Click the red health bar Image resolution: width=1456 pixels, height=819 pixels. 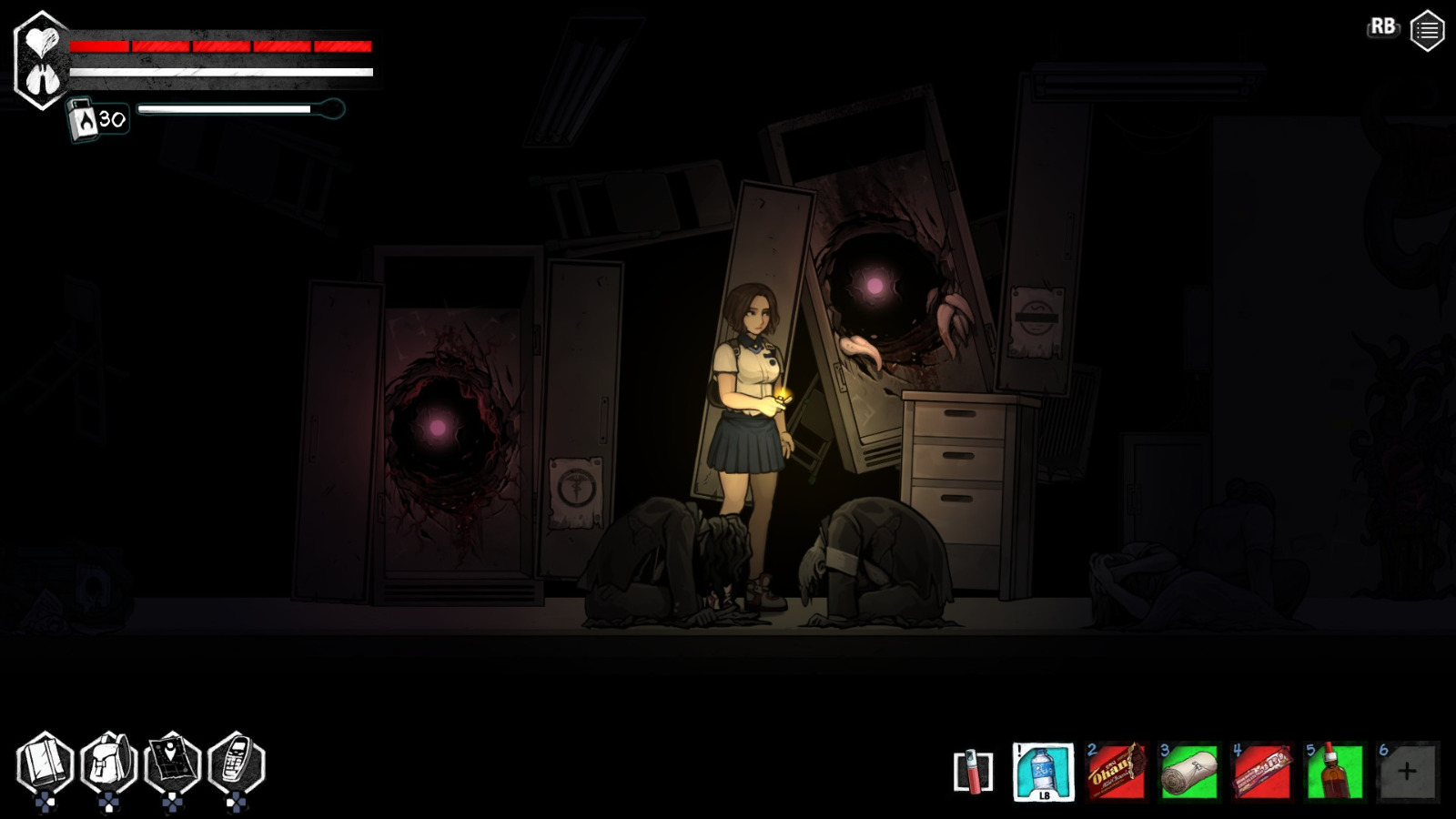point(218,47)
